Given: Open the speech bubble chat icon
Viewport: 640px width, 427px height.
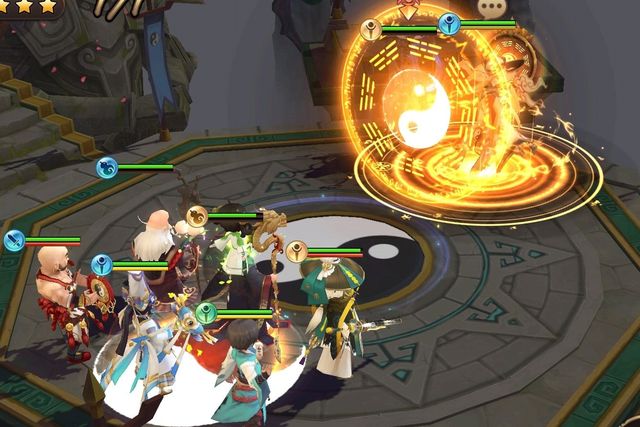Looking at the screenshot, I should [x=490, y=7].
